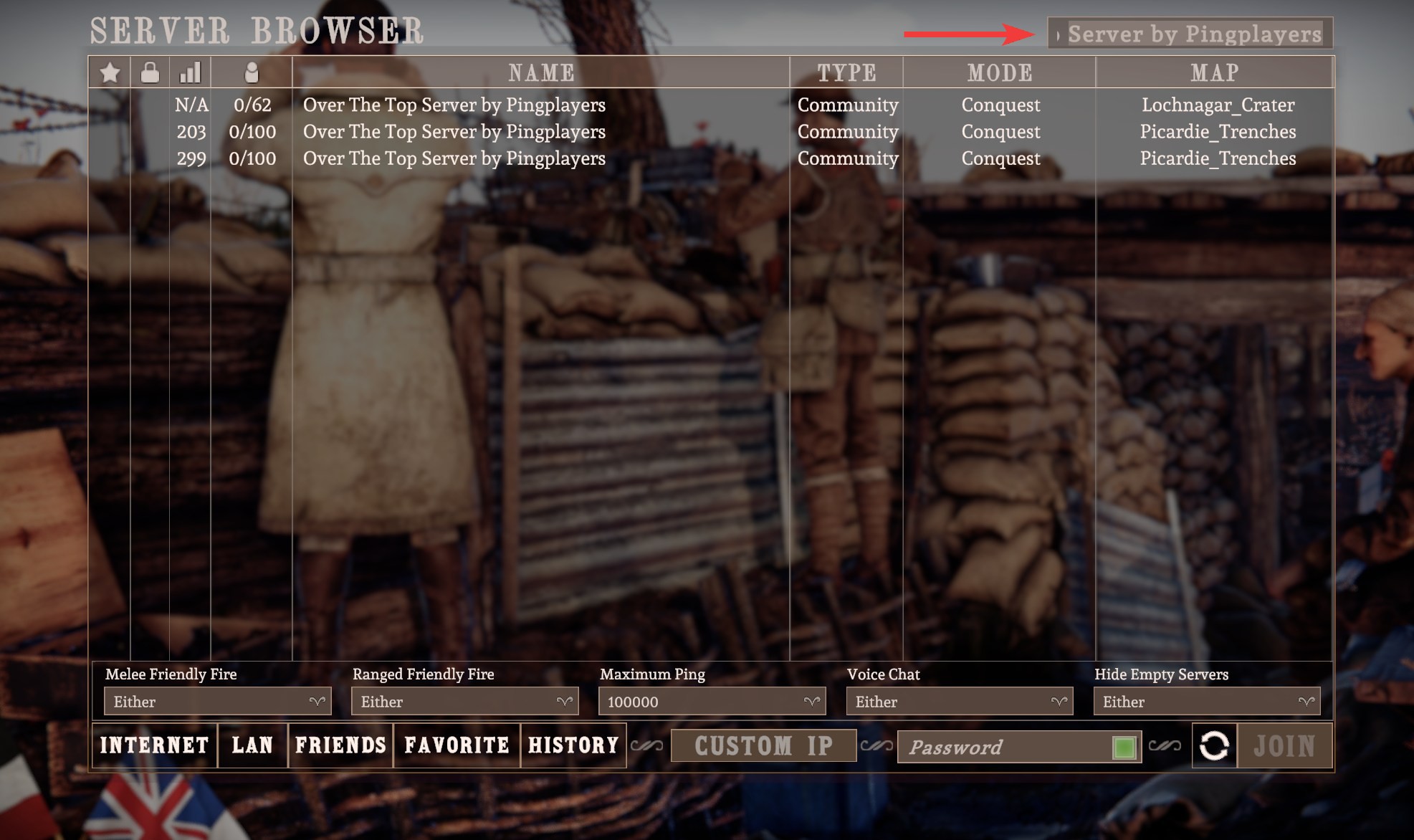Open the Ranged Friendly Fire dropdown

pos(464,702)
